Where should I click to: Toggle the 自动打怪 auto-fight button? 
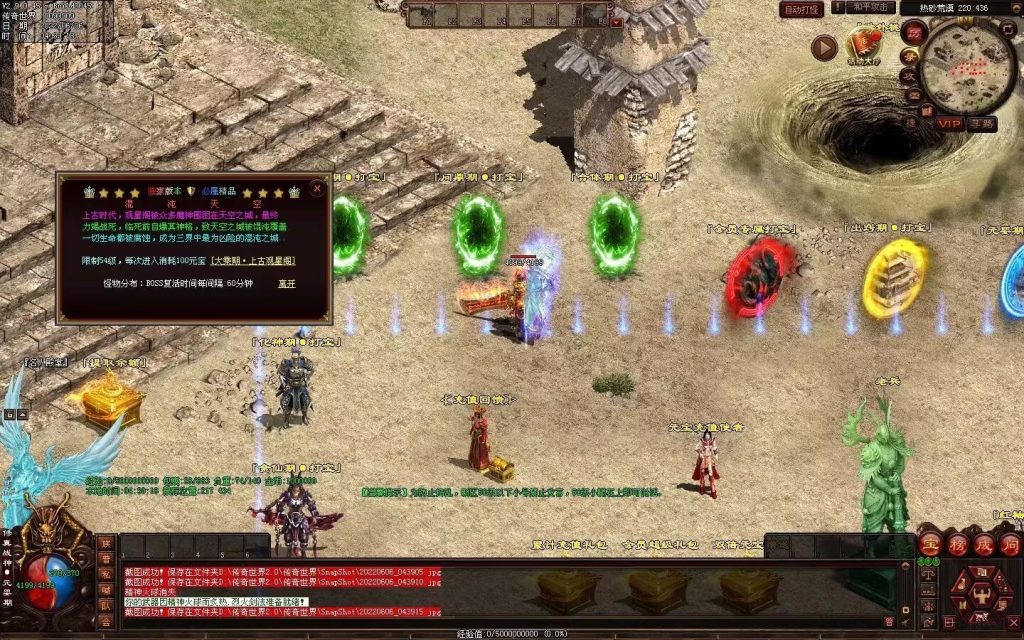click(802, 9)
